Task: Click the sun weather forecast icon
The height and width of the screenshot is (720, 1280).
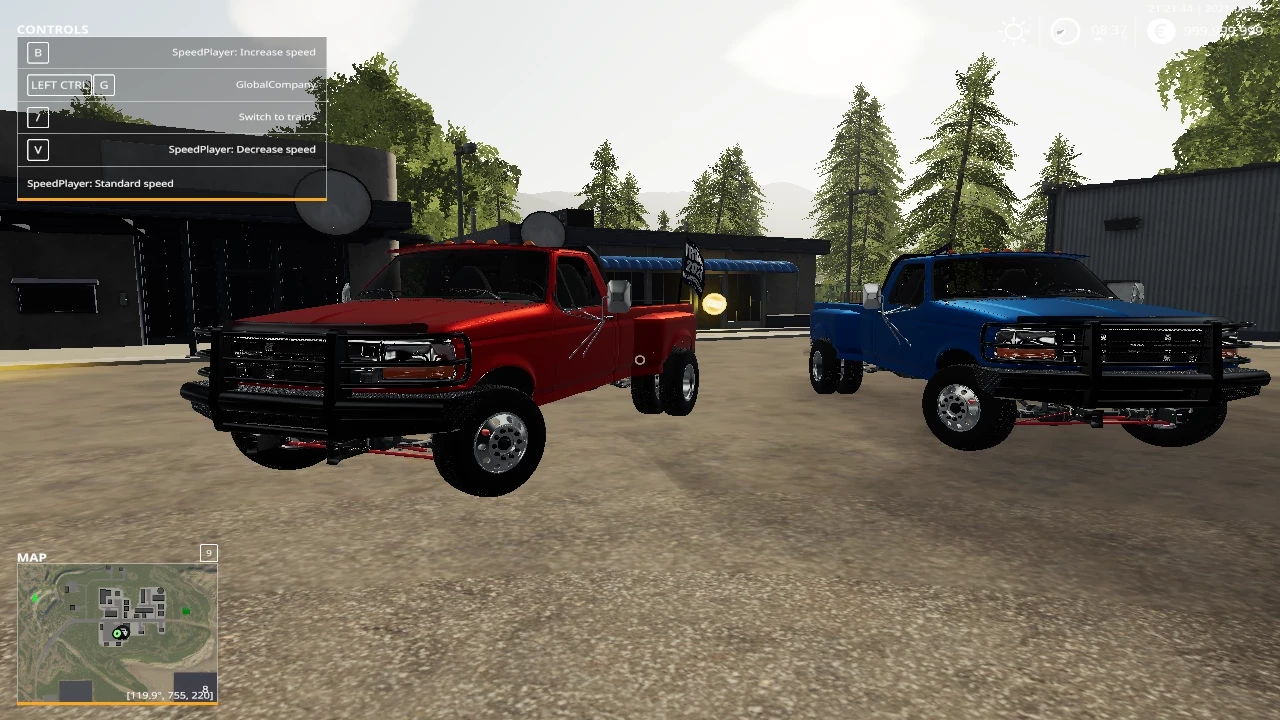Action: 1014,32
